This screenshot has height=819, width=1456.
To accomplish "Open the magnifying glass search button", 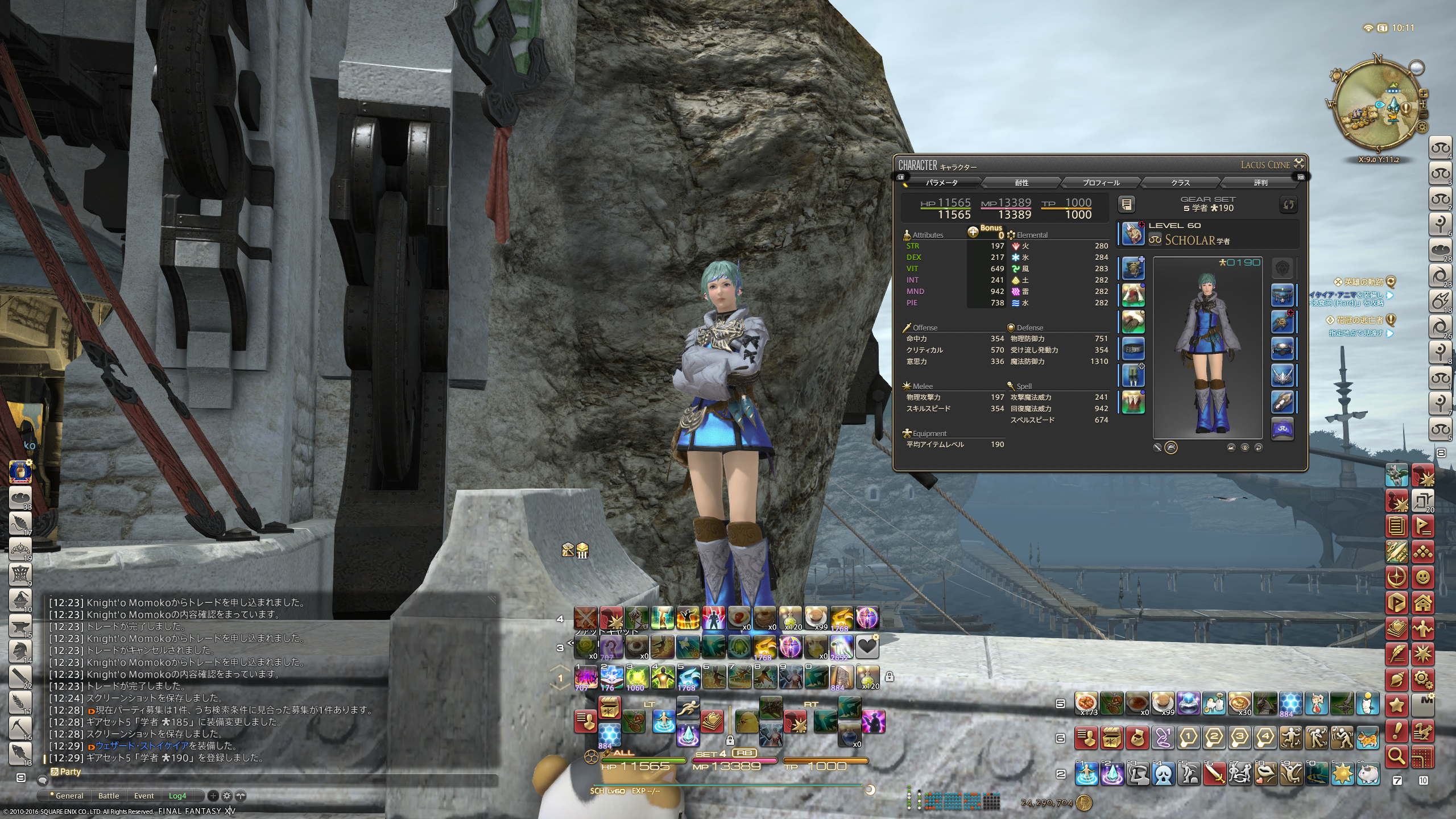I will coord(1397,755).
